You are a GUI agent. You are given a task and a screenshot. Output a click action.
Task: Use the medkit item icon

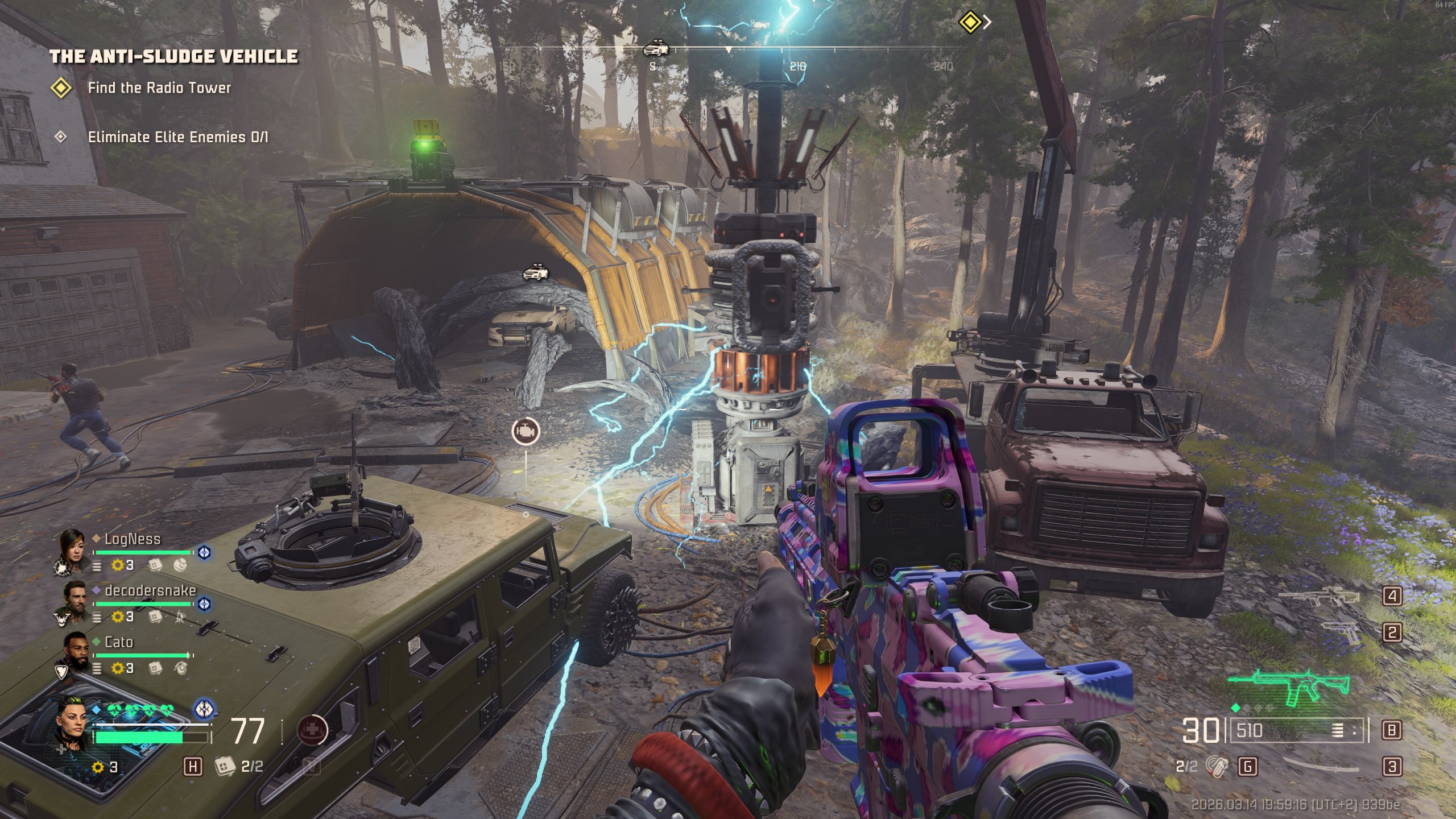coord(225,766)
